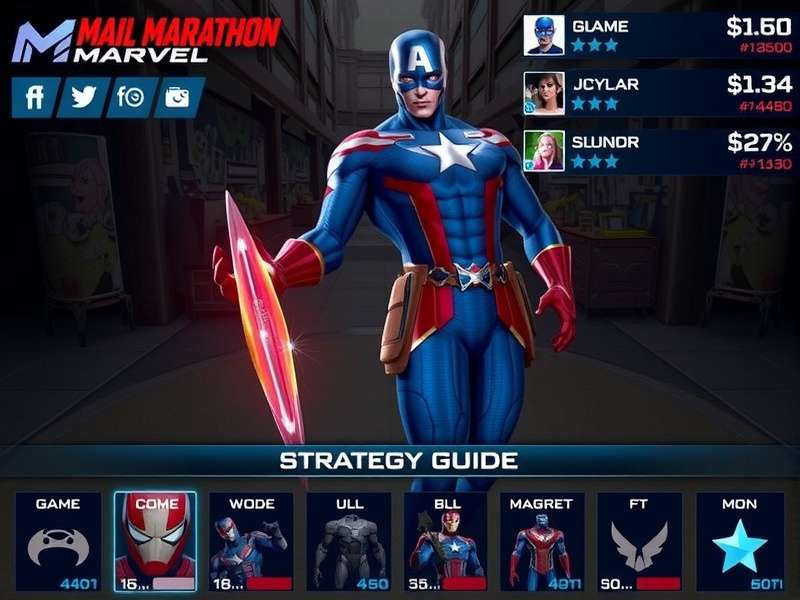
Task: Select the FT winged emblem tile
Action: pos(638,541)
